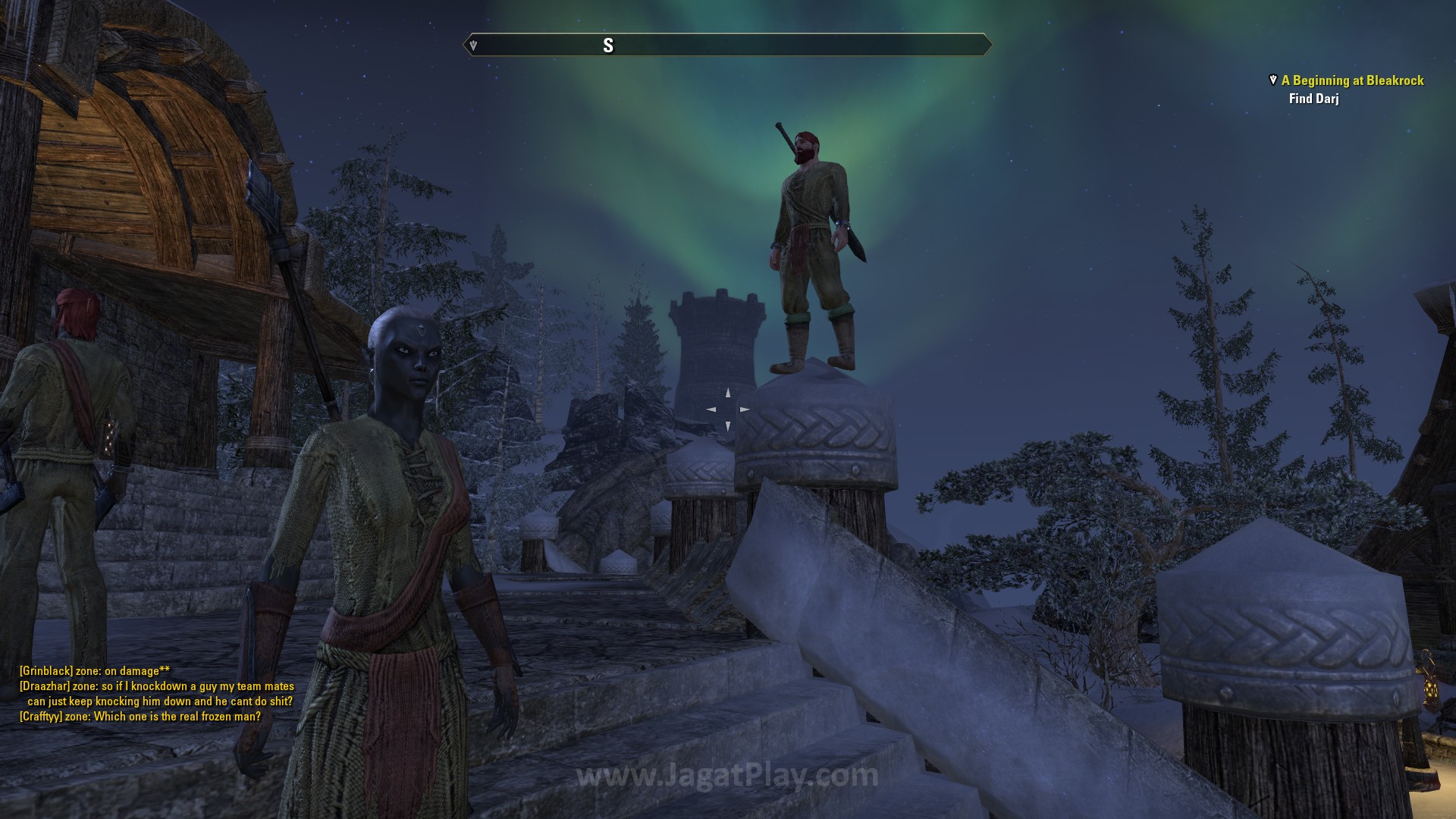Screen dimensions: 1456x819
Task: Click the Find Darj objective text
Action: tap(1313, 99)
